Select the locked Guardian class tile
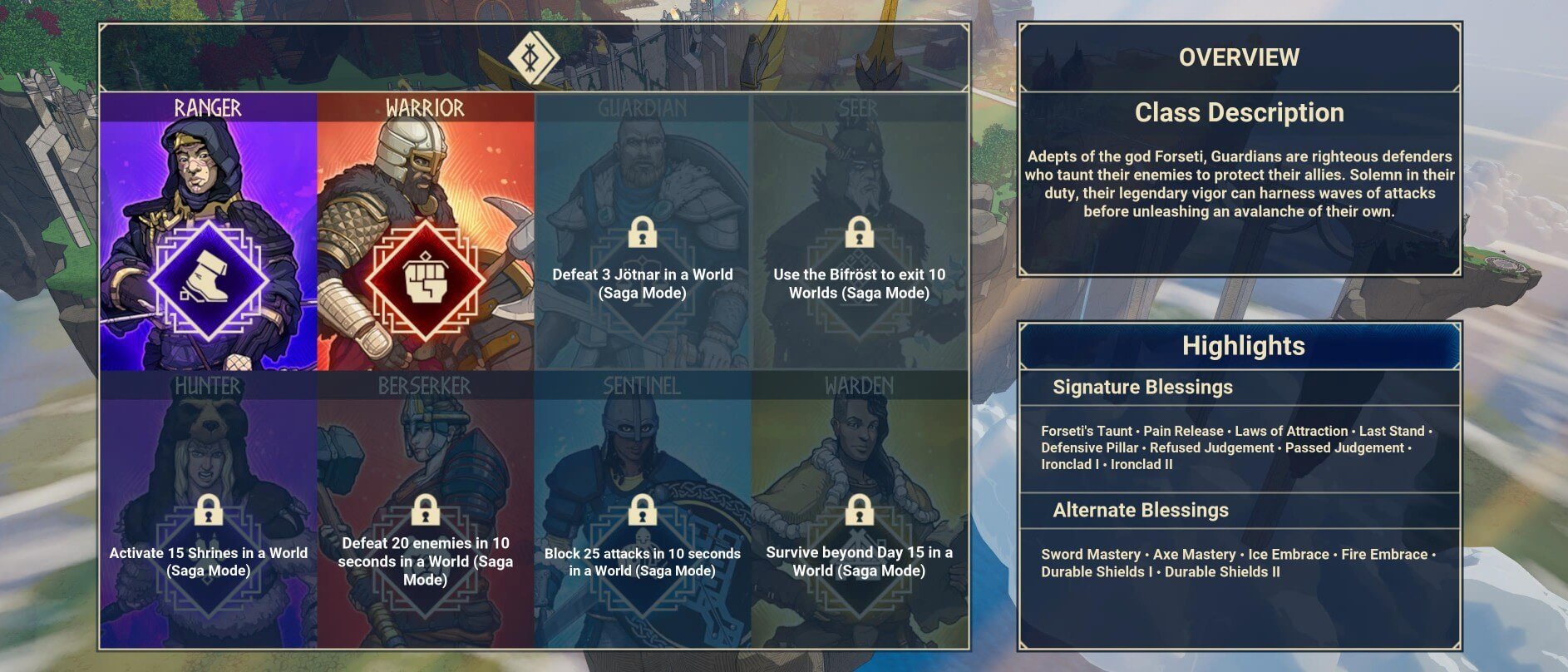This screenshot has width=1568, height=672. point(643,233)
